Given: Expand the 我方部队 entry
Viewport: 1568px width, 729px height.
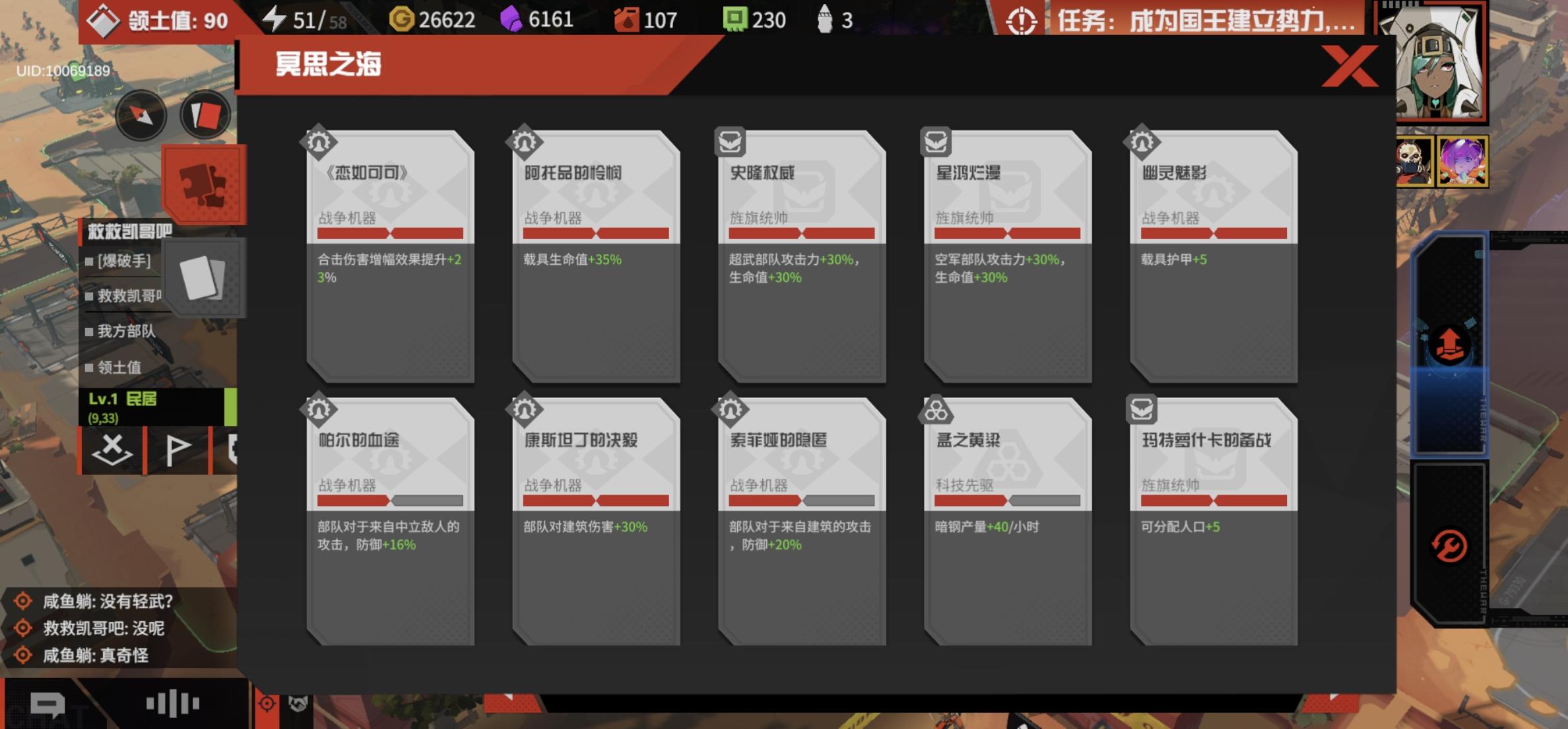Looking at the screenshot, I should click(125, 332).
